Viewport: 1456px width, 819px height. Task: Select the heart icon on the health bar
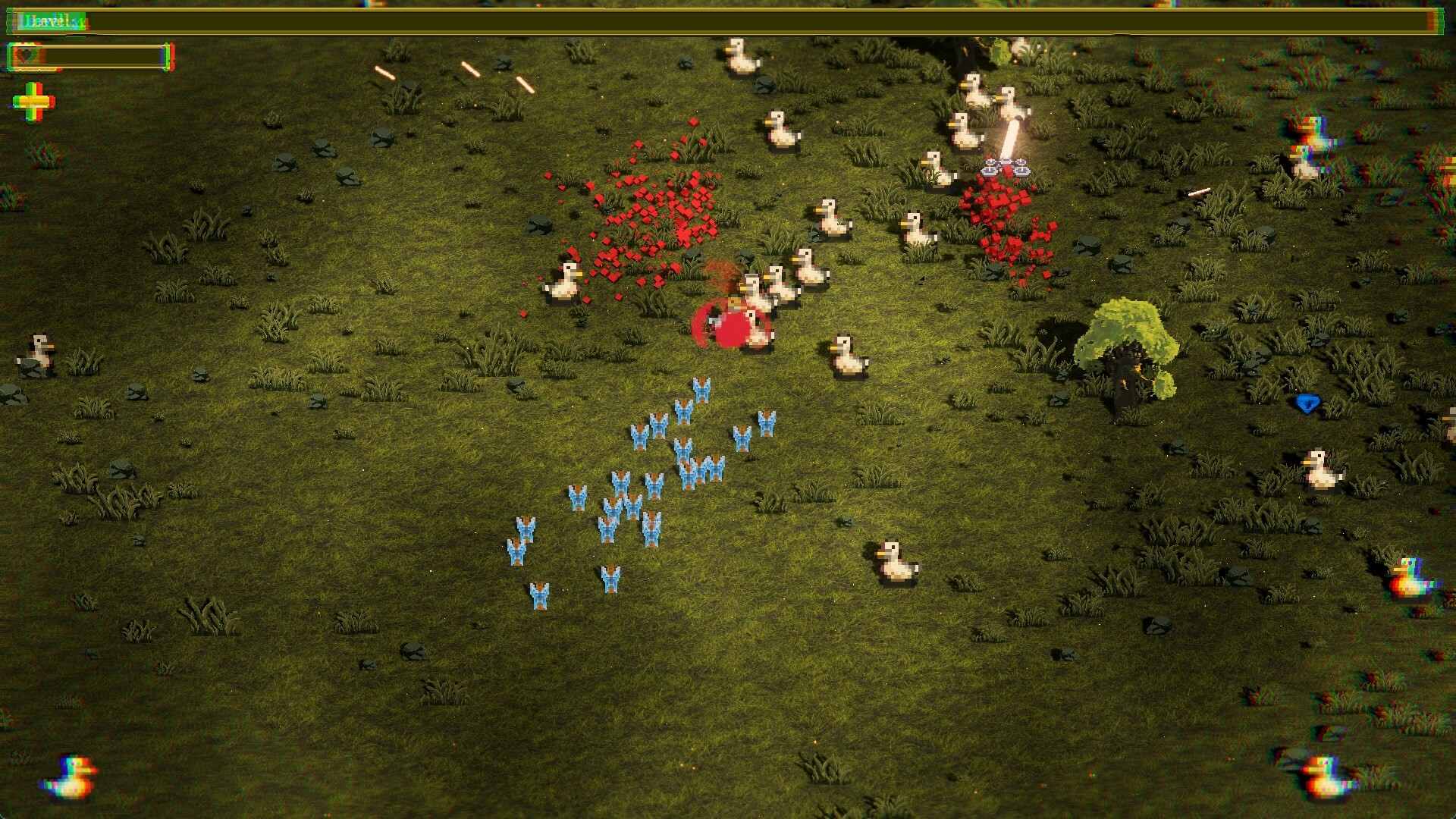click(x=25, y=56)
